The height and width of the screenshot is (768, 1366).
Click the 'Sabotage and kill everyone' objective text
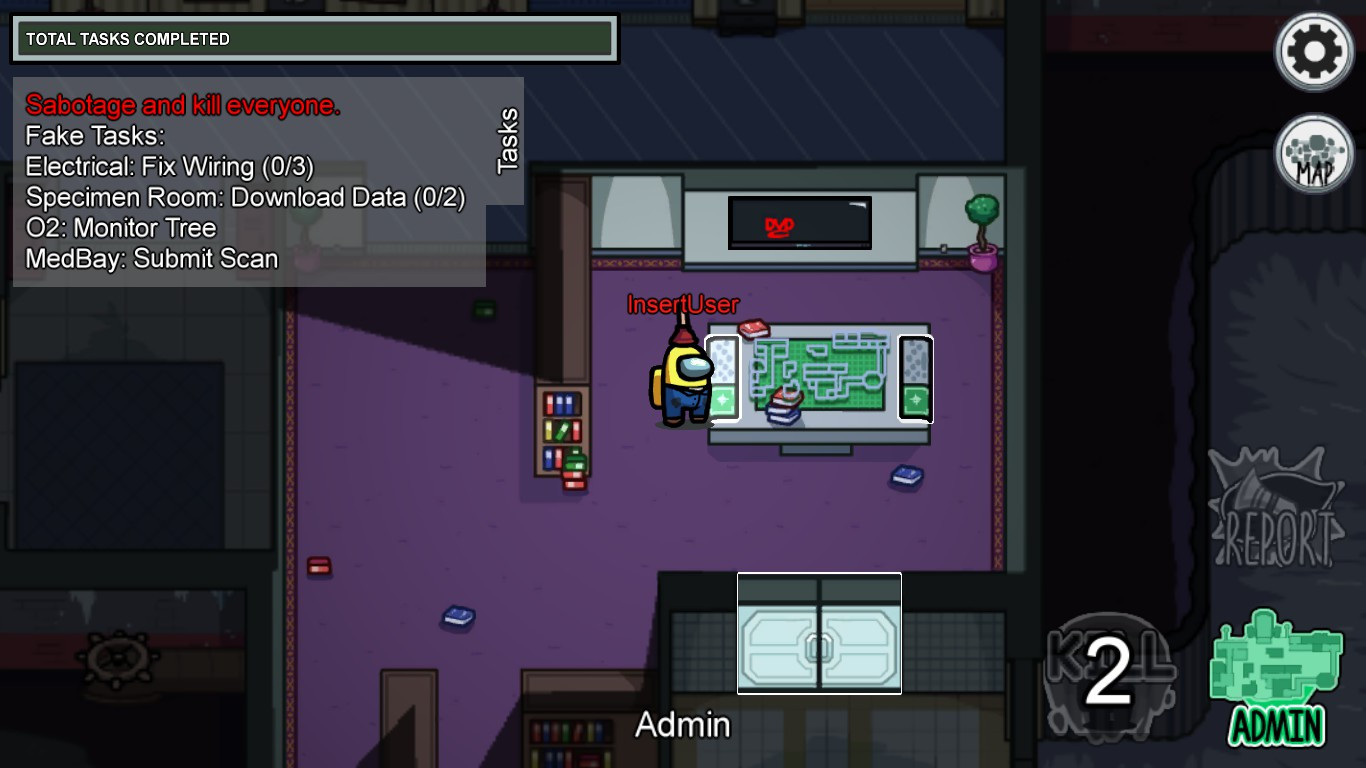click(x=182, y=105)
